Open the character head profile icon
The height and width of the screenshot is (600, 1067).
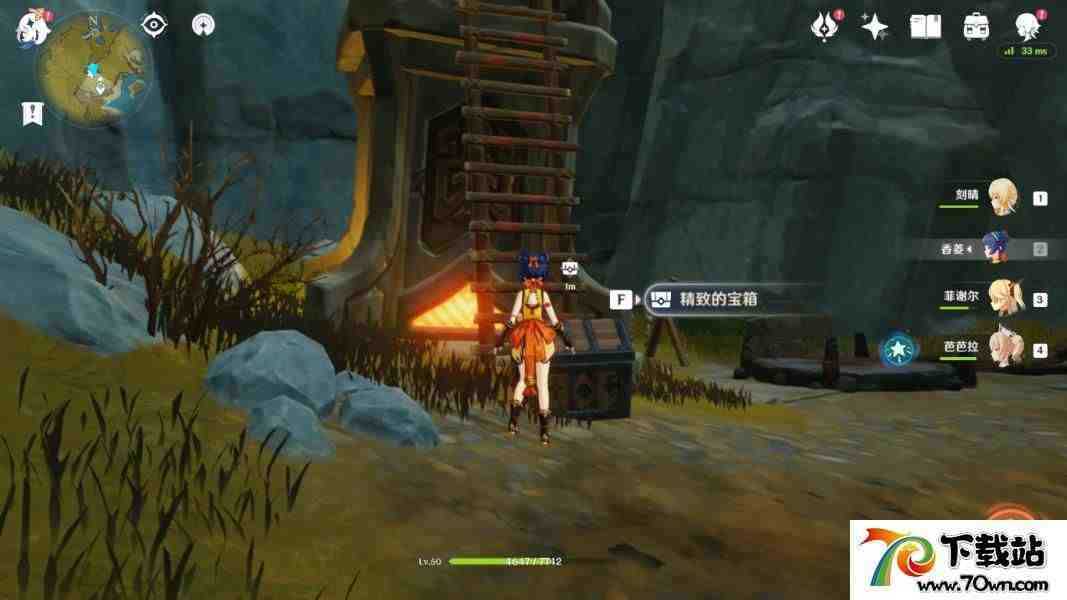[x=1026, y=25]
